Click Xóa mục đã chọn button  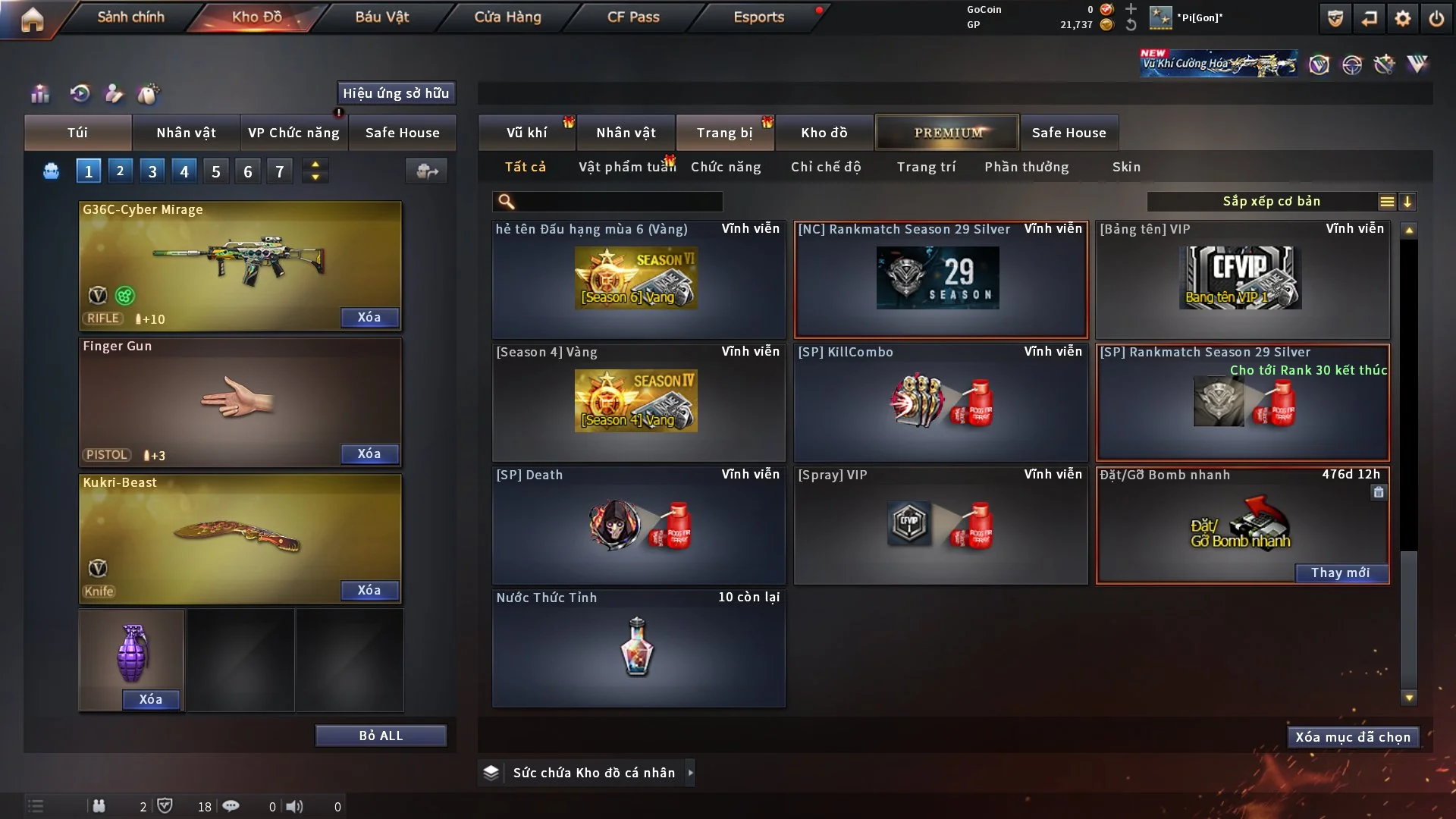(x=1353, y=737)
